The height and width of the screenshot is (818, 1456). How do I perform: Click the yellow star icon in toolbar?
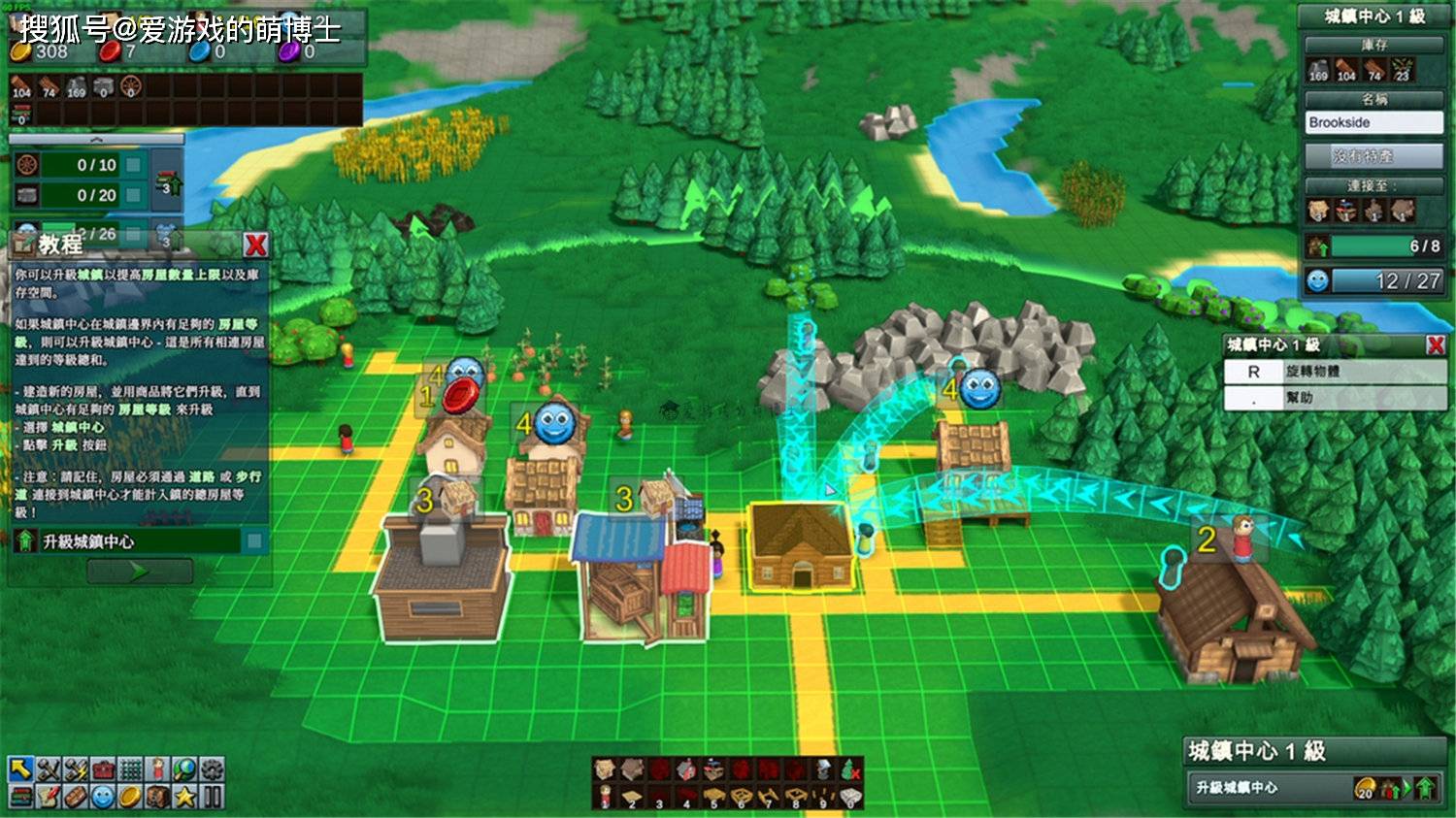click(184, 797)
